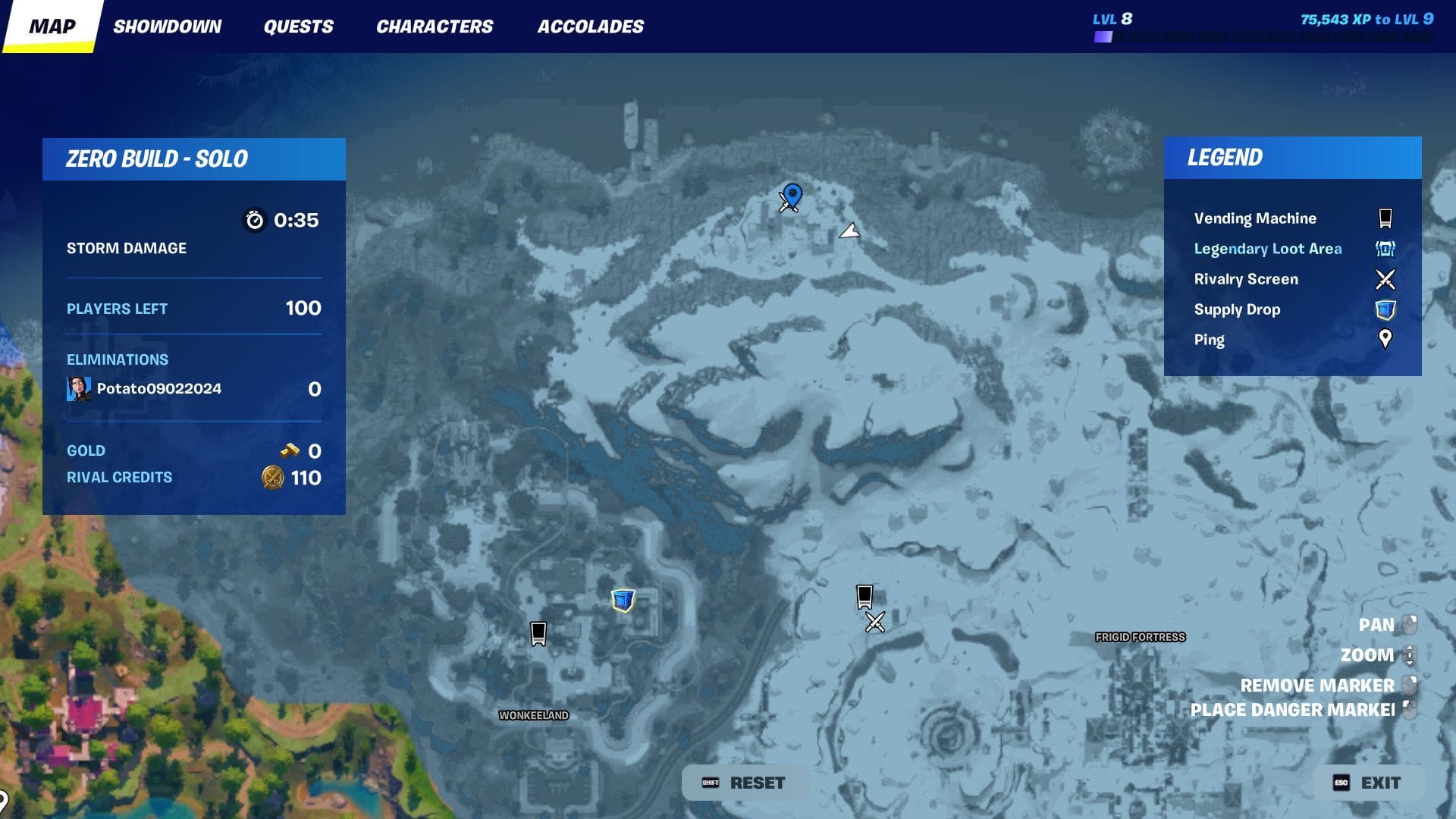Click the storm damage timer stopwatch icon
Viewport: 1456px width, 819px height.
256,220
